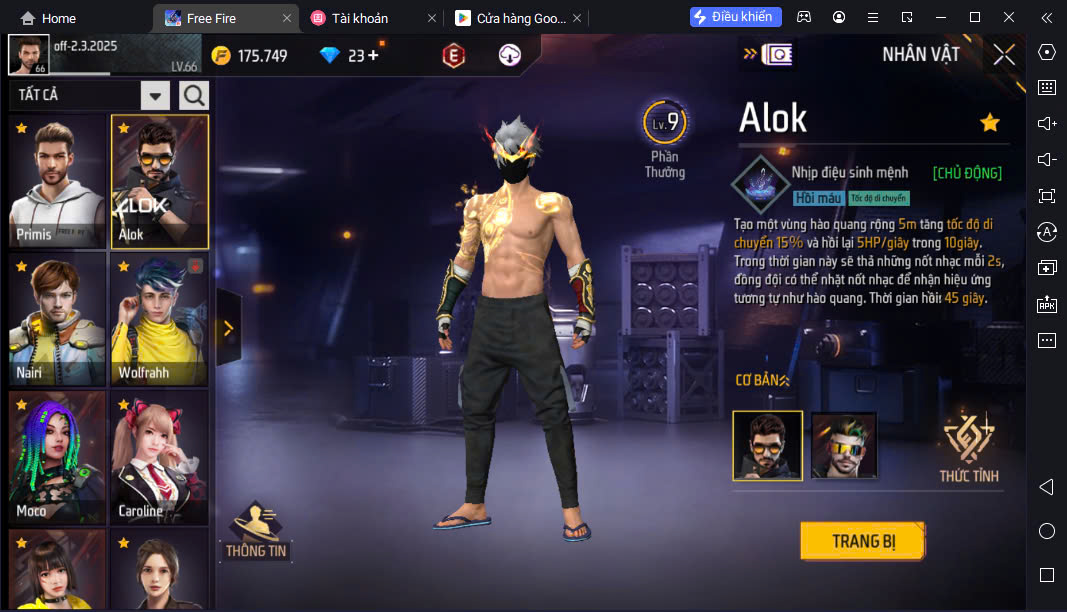Click the yellow TRANG BỊ button
The width and height of the screenshot is (1067, 612).
click(x=862, y=541)
